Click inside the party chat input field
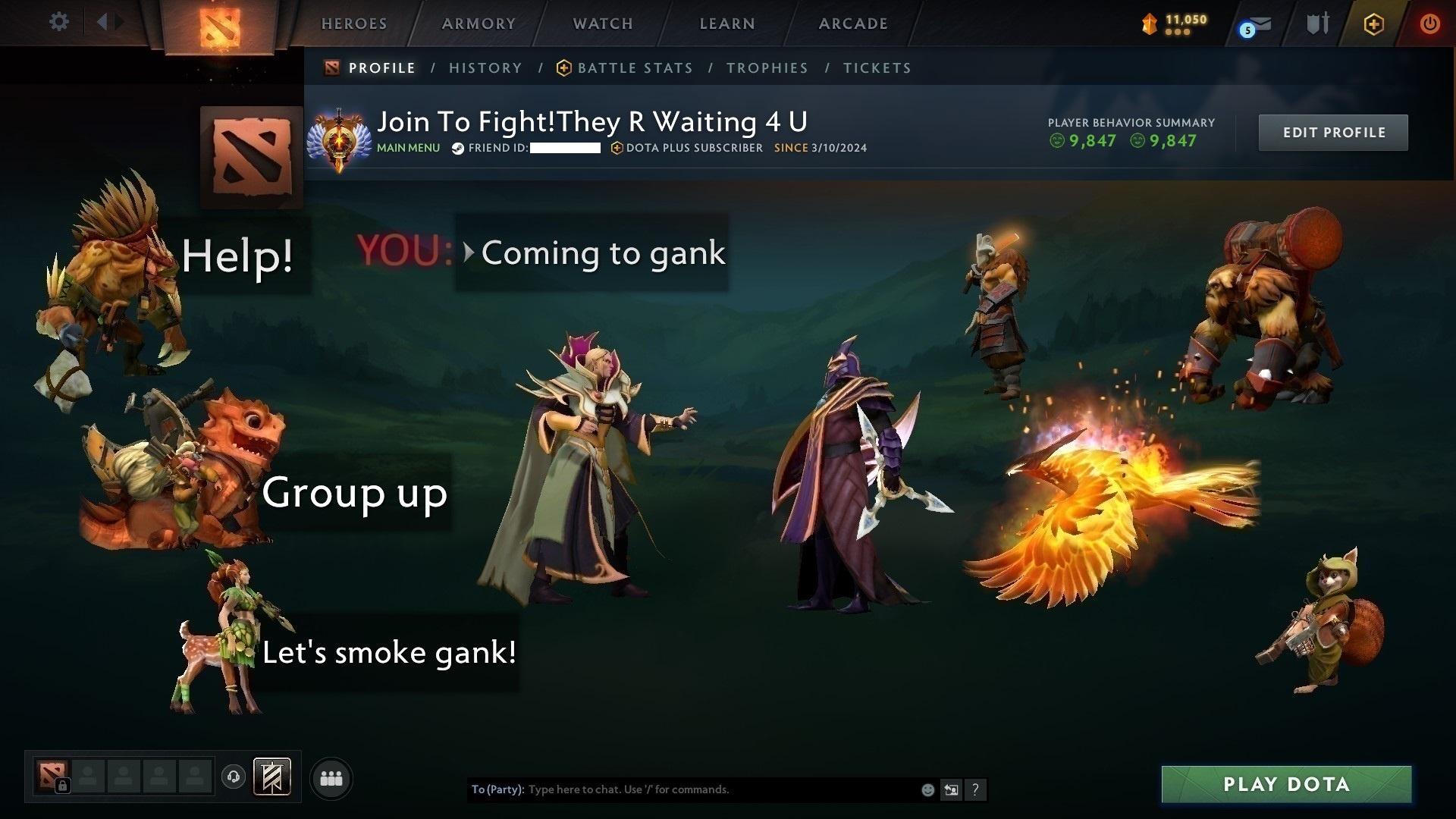The image size is (1456, 819). pos(682,789)
